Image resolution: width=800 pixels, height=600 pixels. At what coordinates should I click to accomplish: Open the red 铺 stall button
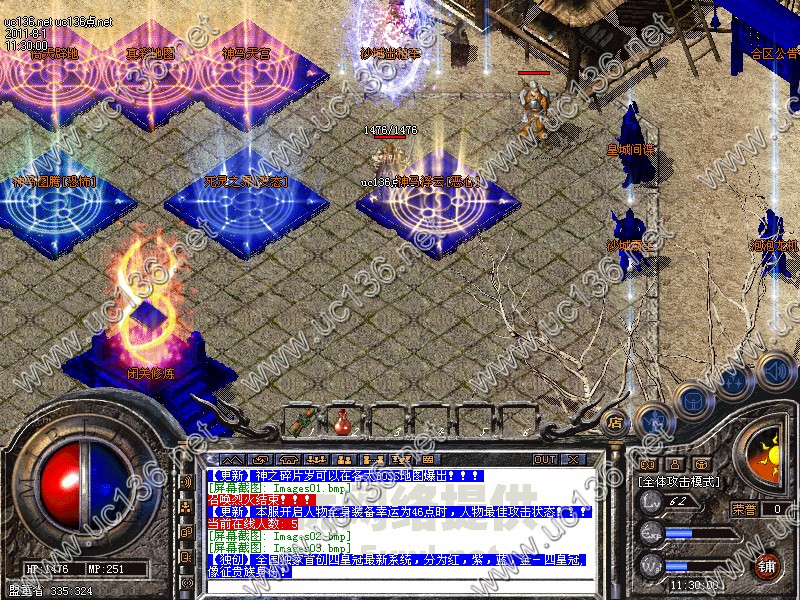pyautogui.click(x=768, y=566)
